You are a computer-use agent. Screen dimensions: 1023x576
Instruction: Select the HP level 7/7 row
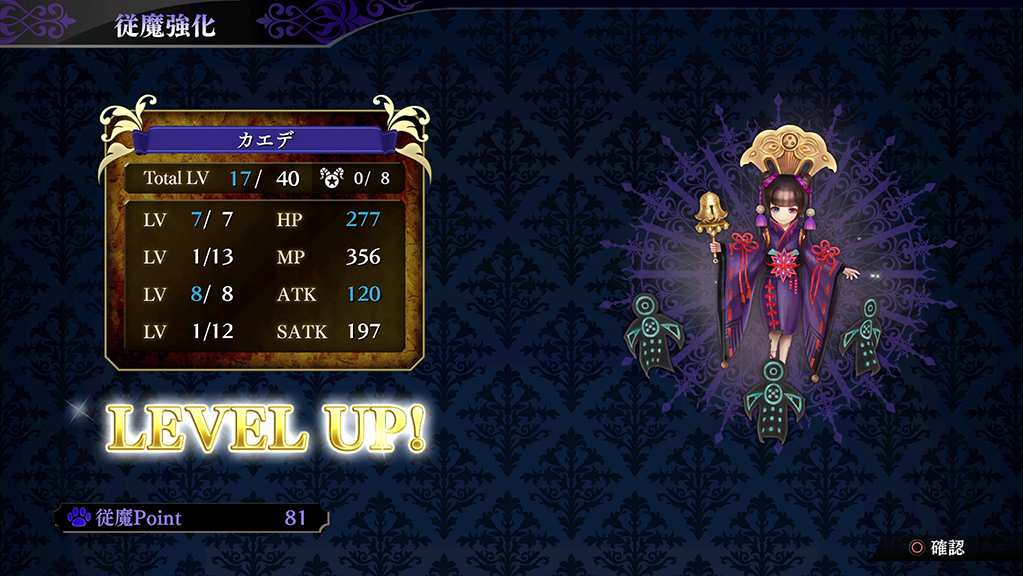coord(263,219)
